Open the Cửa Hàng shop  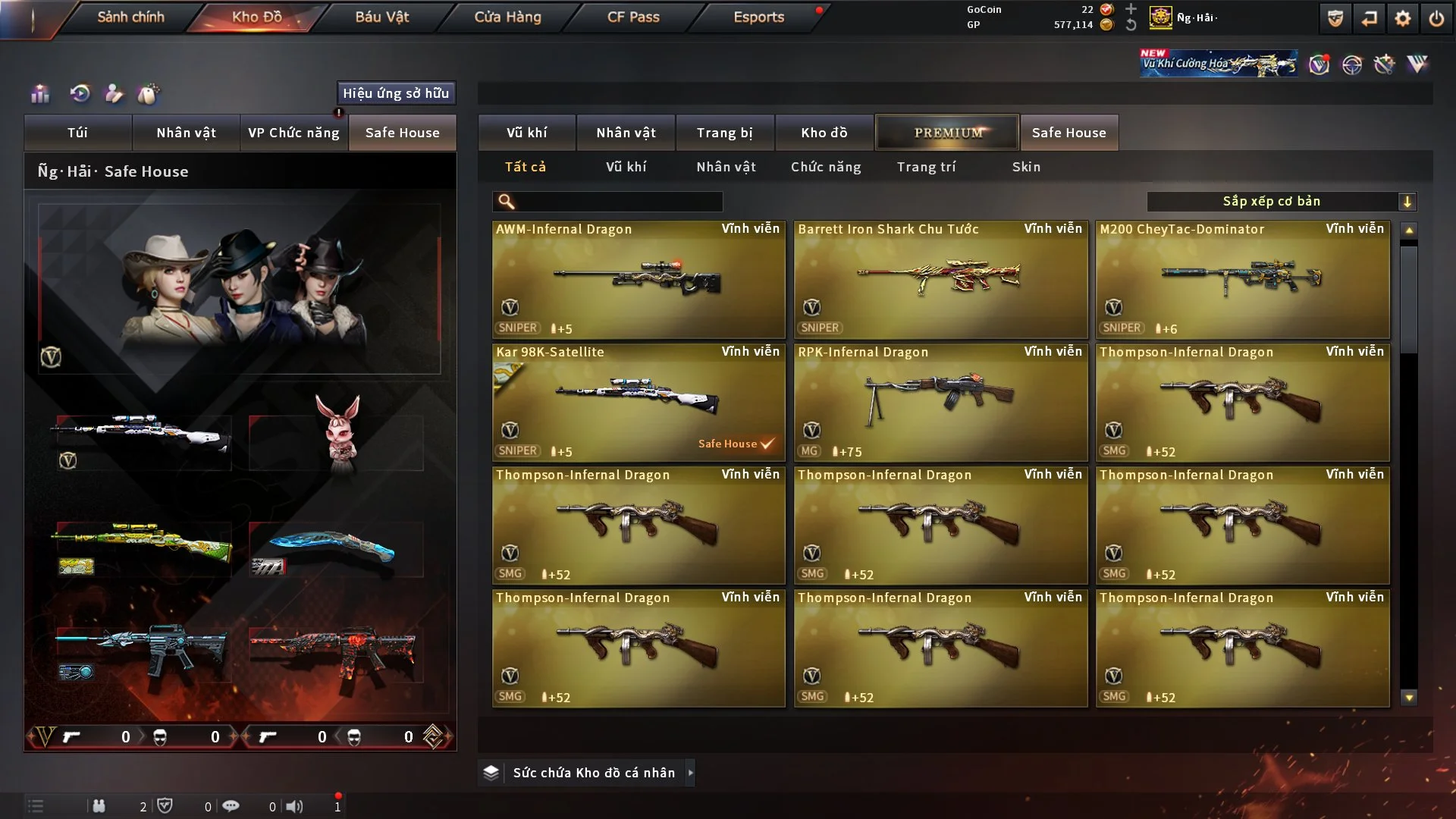(507, 17)
